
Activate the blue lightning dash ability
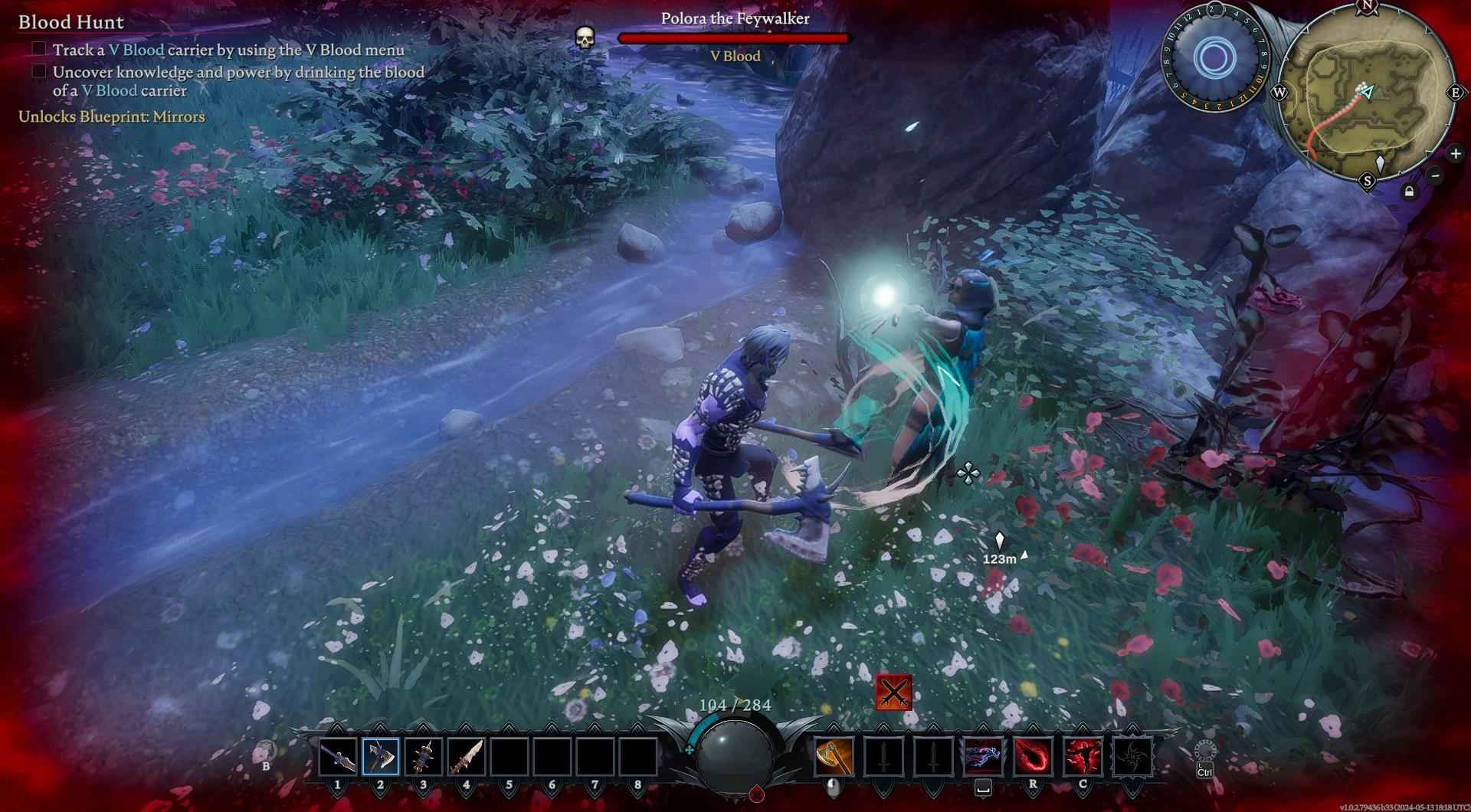point(984,757)
